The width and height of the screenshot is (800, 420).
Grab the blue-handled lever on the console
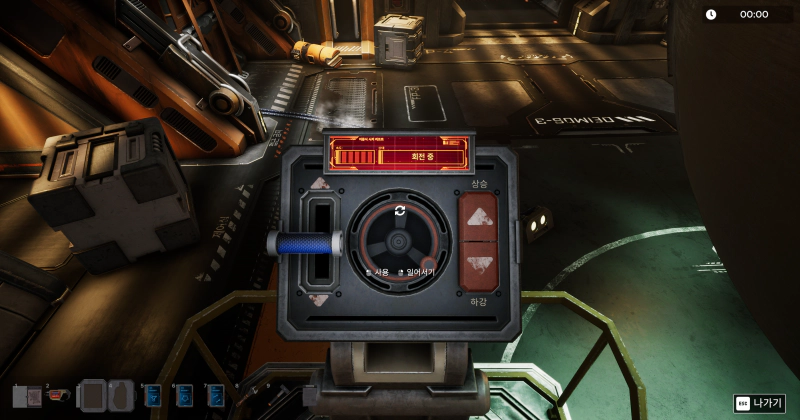(x=305, y=243)
